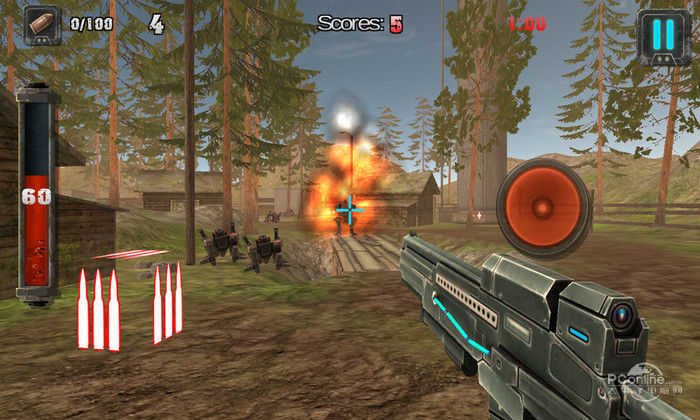Image resolution: width=700 pixels, height=420 pixels.
Task: Tap the bullet ammo icon
Action: [x=42, y=24]
